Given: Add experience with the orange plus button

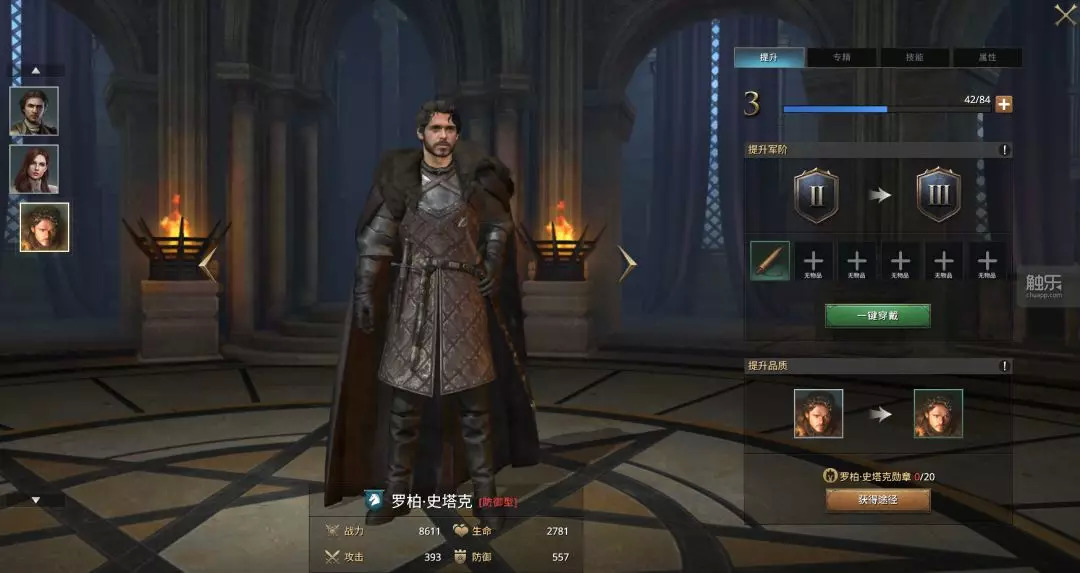Looking at the screenshot, I should (x=1003, y=105).
